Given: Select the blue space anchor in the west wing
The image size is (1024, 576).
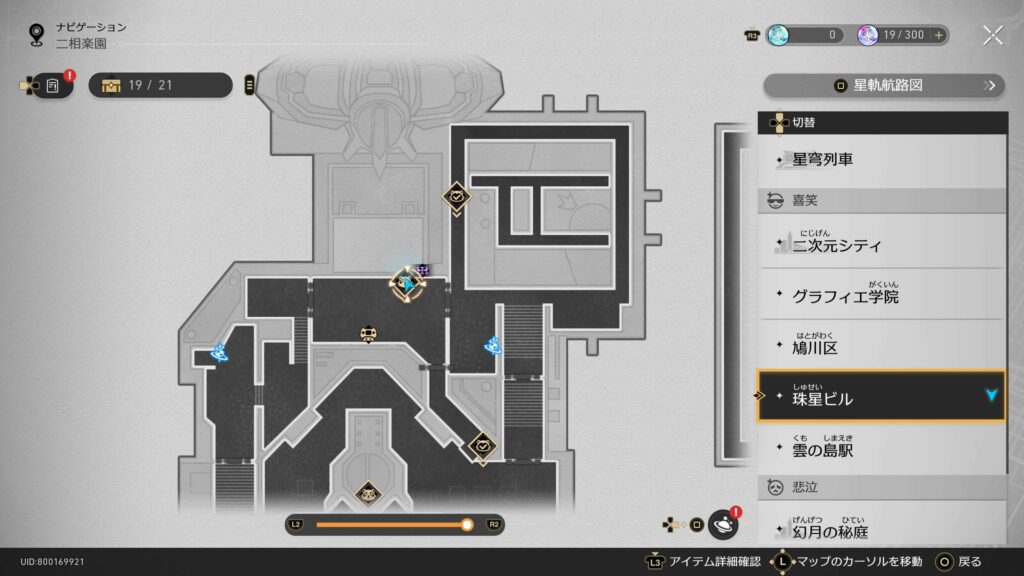Looking at the screenshot, I should pos(219,351).
